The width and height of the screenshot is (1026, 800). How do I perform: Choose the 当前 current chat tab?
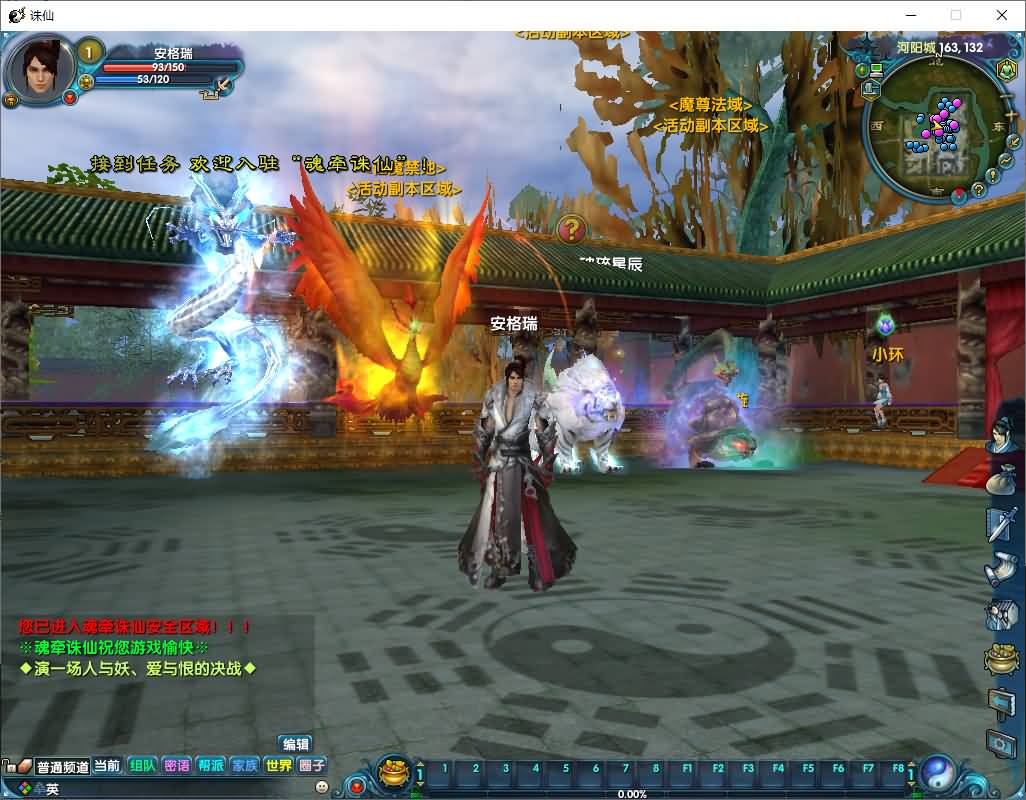tap(107, 765)
